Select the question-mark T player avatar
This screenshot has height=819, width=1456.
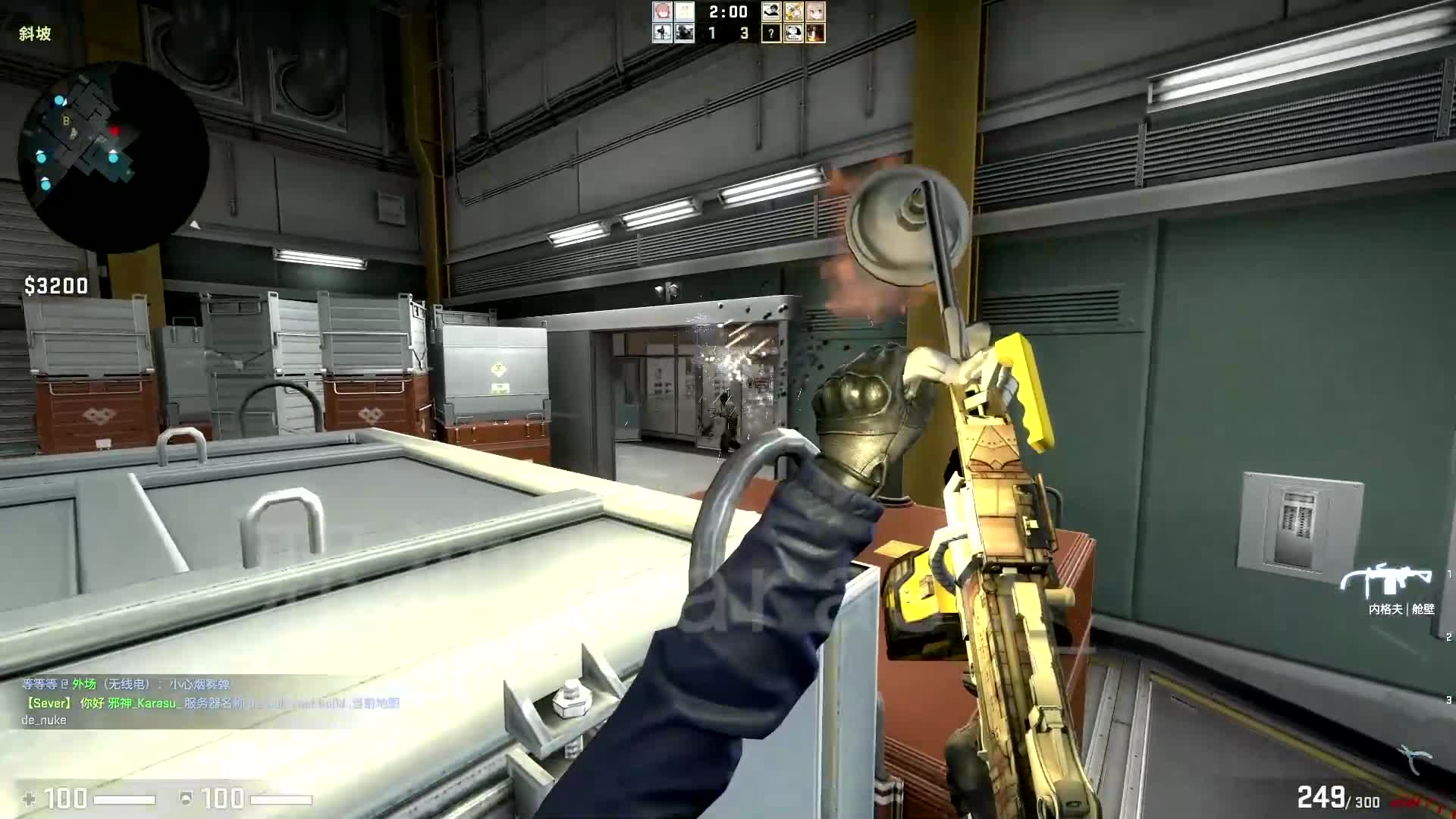(771, 33)
